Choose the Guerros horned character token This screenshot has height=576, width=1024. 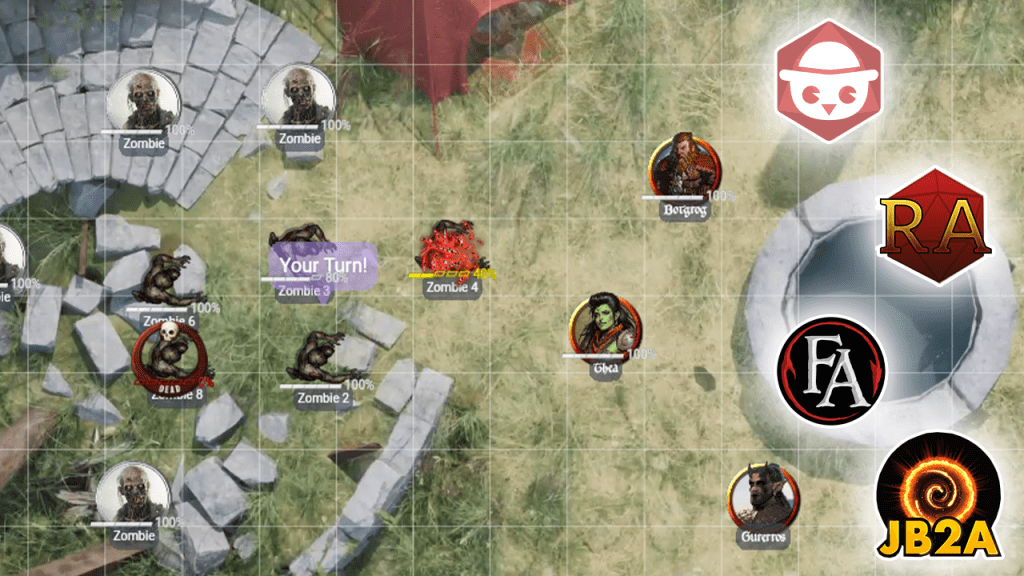pos(765,496)
